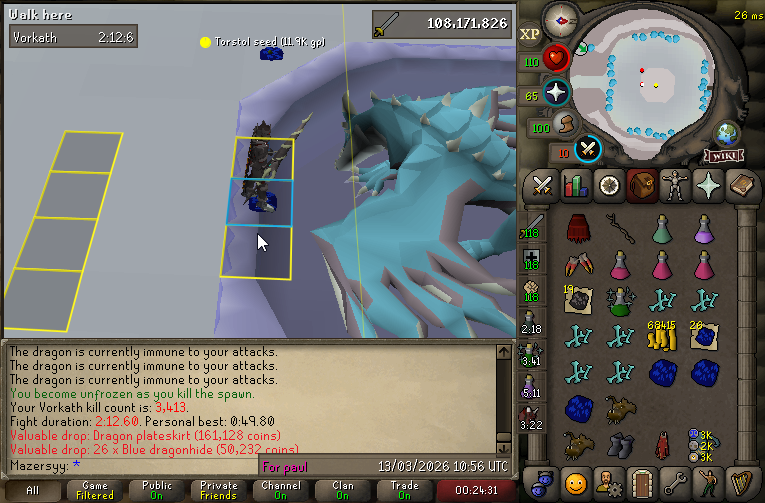The height and width of the screenshot is (503, 765).
Task: Open the world map globe icon
Action: [727, 133]
